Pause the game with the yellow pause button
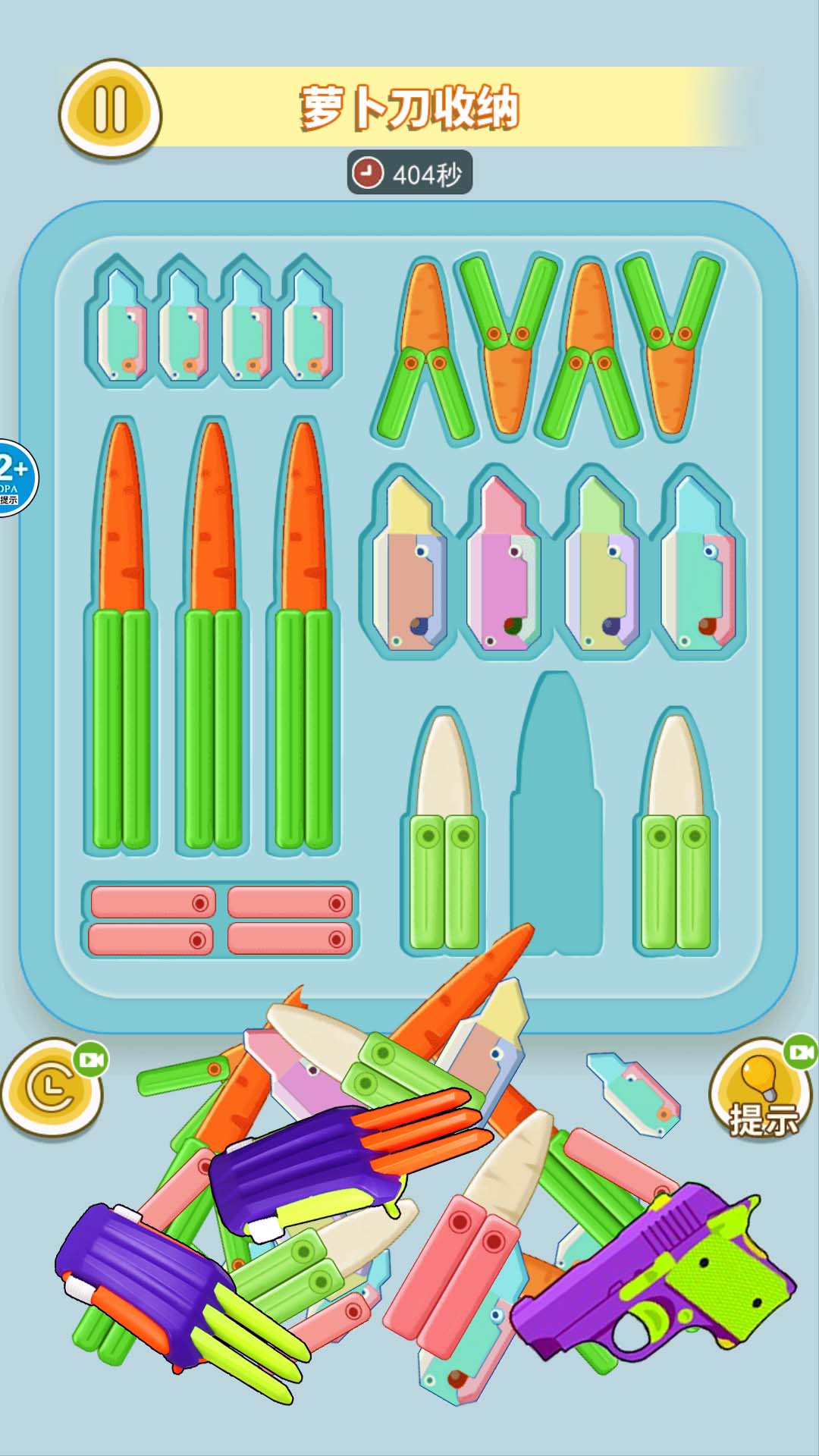This screenshot has width=819, height=1456. 110,109
